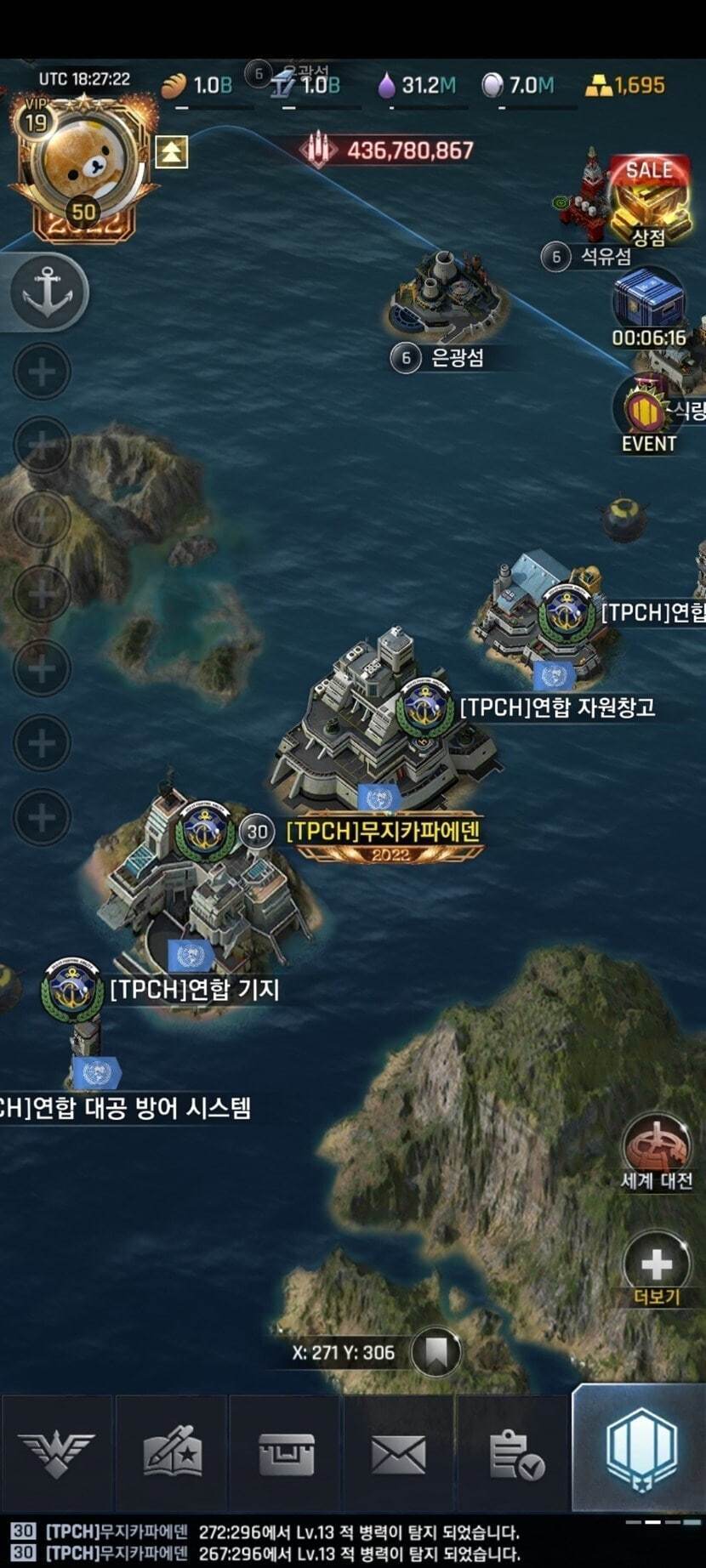Open the player profile bear avatar
This screenshot has height=1568, width=706.
click(x=82, y=166)
